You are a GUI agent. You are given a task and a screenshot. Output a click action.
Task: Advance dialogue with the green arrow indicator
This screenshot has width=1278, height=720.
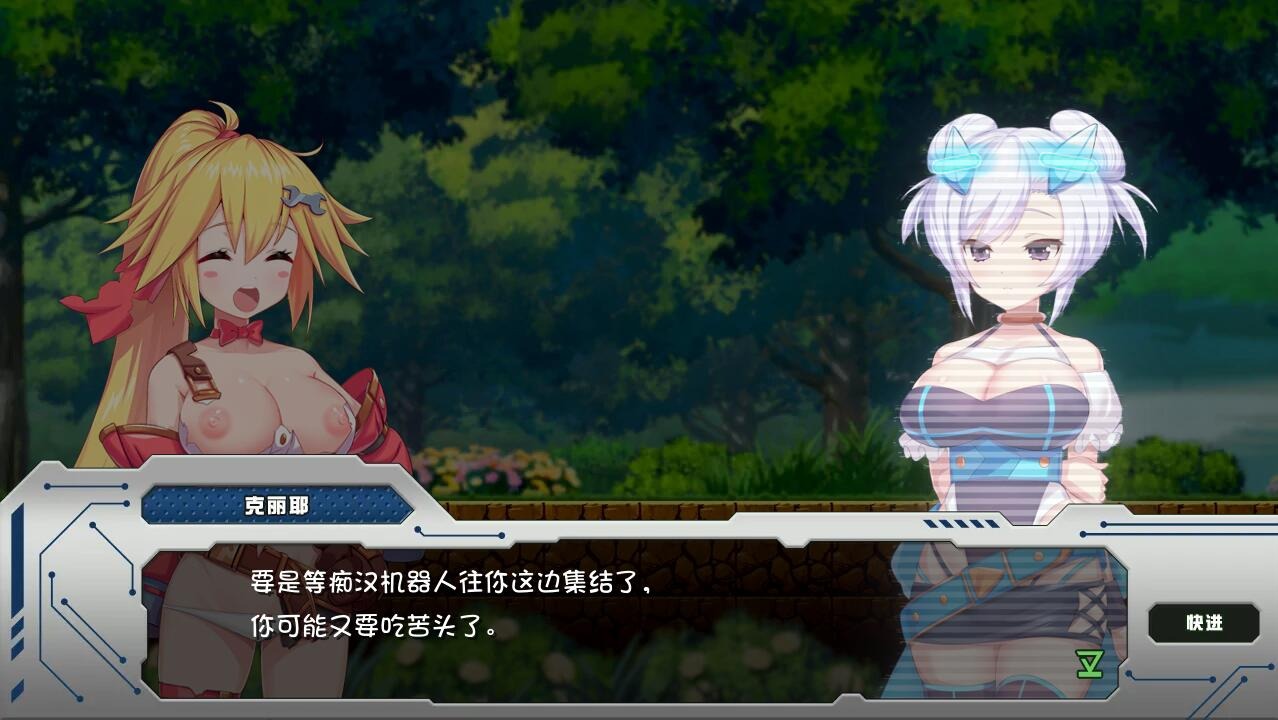pyautogui.click(x=1089, y=665)
